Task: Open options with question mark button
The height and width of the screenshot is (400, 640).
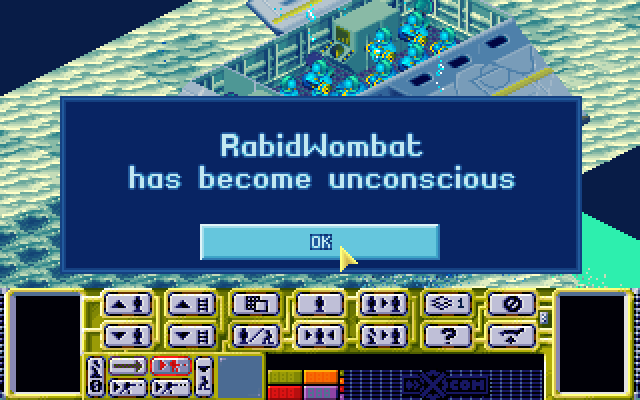Action: pyautogui.click(x=447, y=334)
